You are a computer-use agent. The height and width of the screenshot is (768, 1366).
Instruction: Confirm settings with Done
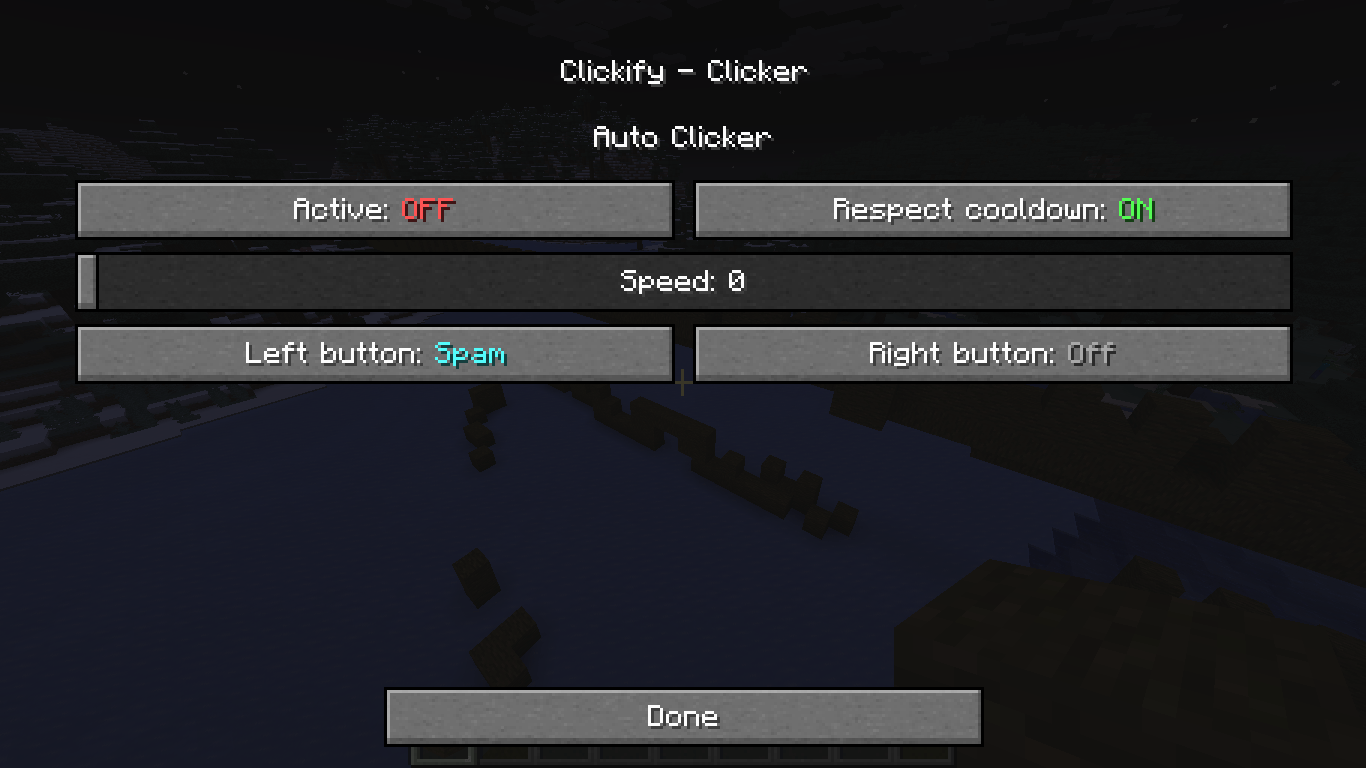click(683, 716)
